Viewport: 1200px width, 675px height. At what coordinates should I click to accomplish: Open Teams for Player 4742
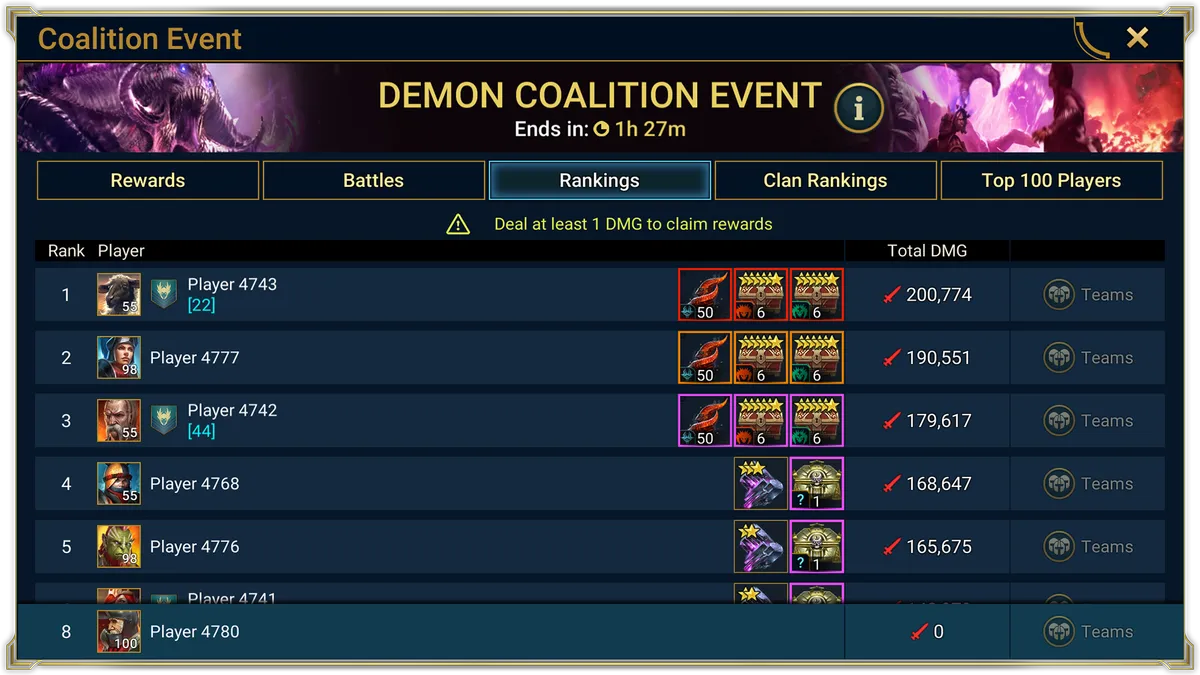(1088, 421)
